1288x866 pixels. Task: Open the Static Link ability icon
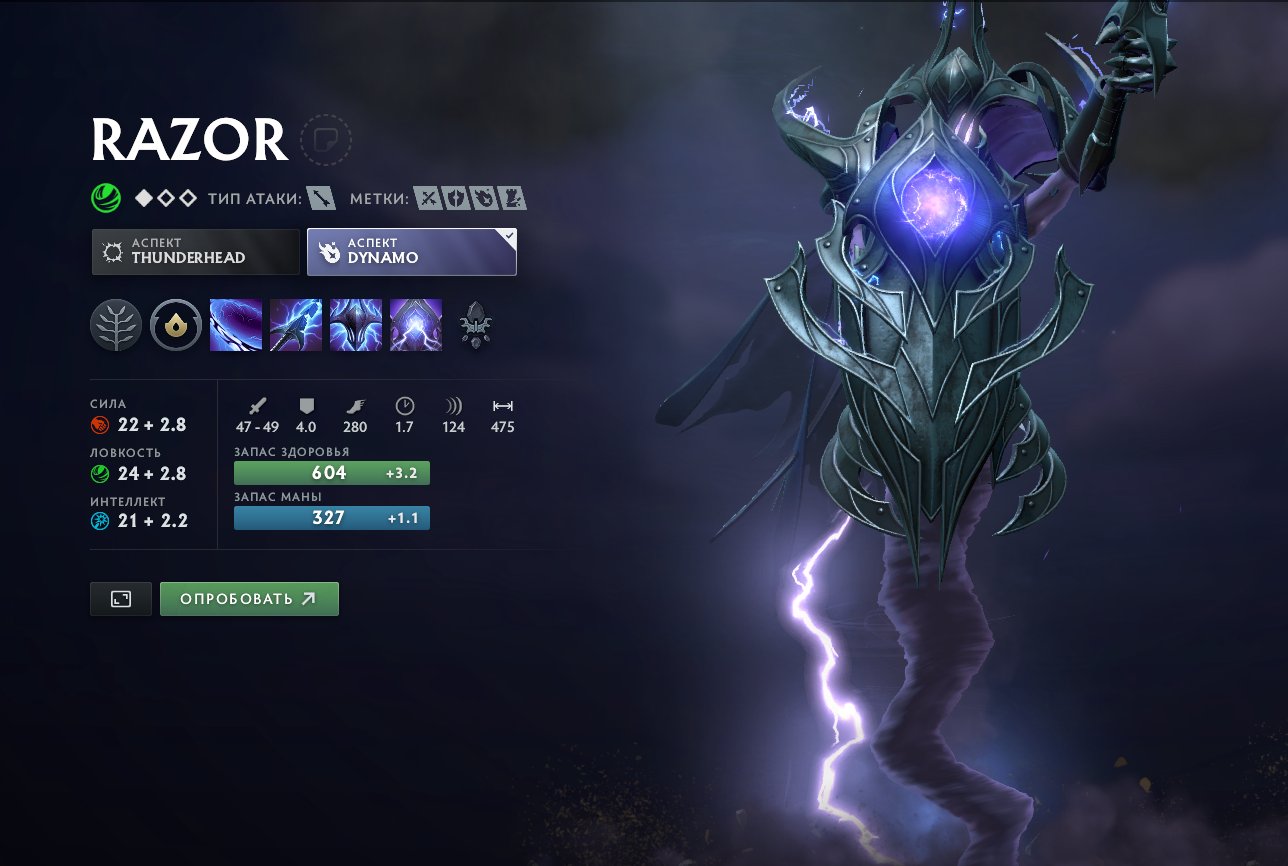(x=296, y=324)
